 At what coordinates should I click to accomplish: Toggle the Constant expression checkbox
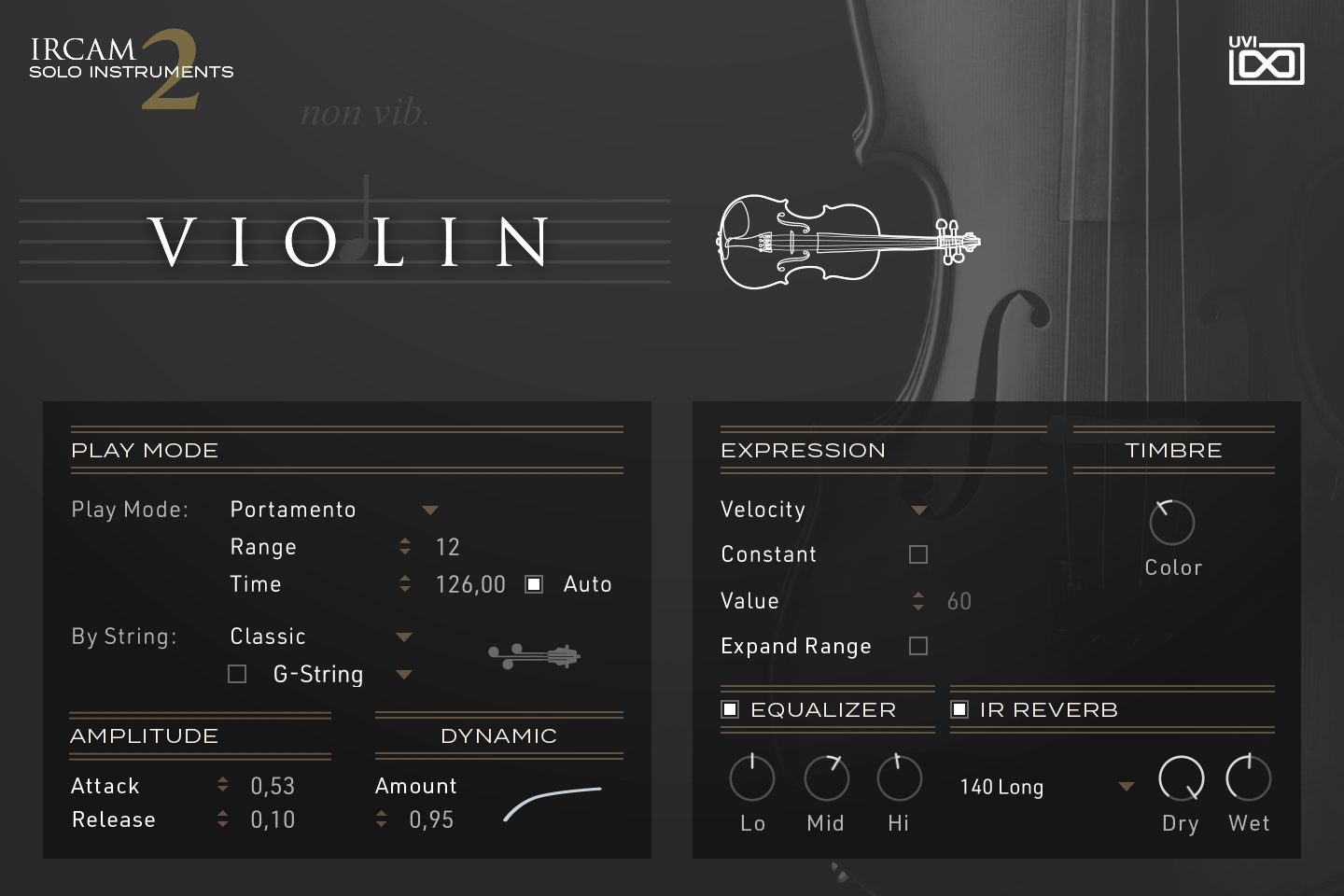tap(917, 553)
